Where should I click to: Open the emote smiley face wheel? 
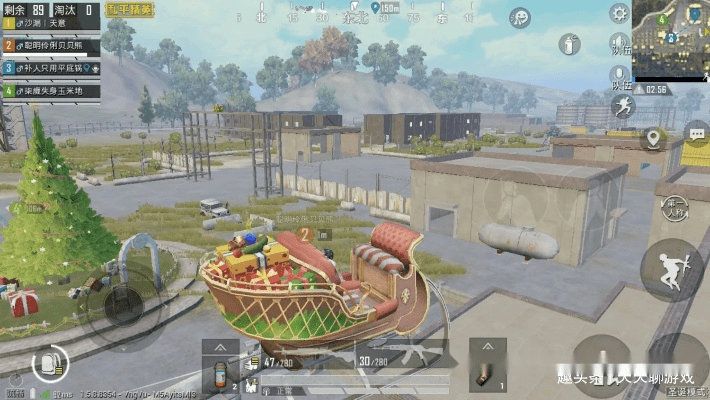[520, 18]
